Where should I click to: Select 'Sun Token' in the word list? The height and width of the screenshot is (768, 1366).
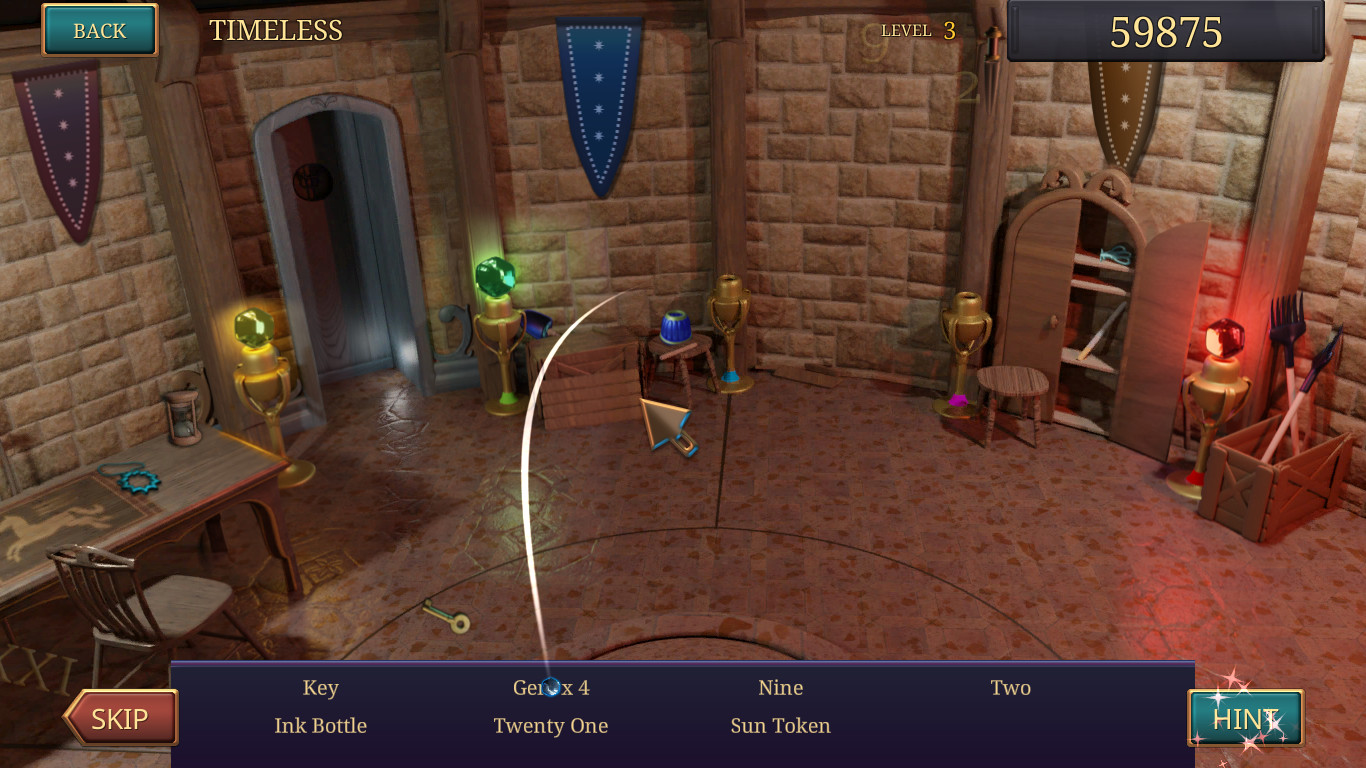(780, 726)
